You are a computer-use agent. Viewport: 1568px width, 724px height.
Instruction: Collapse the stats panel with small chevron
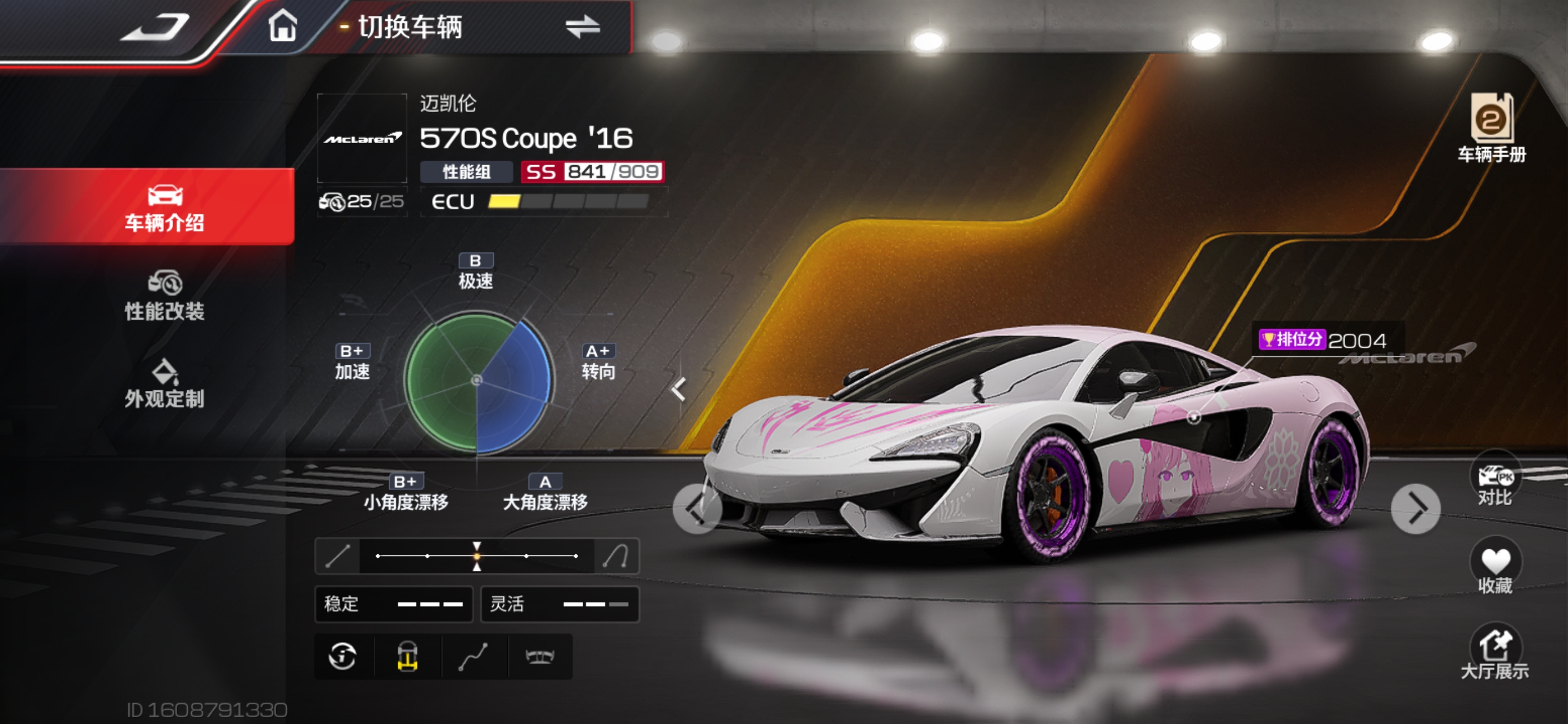point(679,390)
